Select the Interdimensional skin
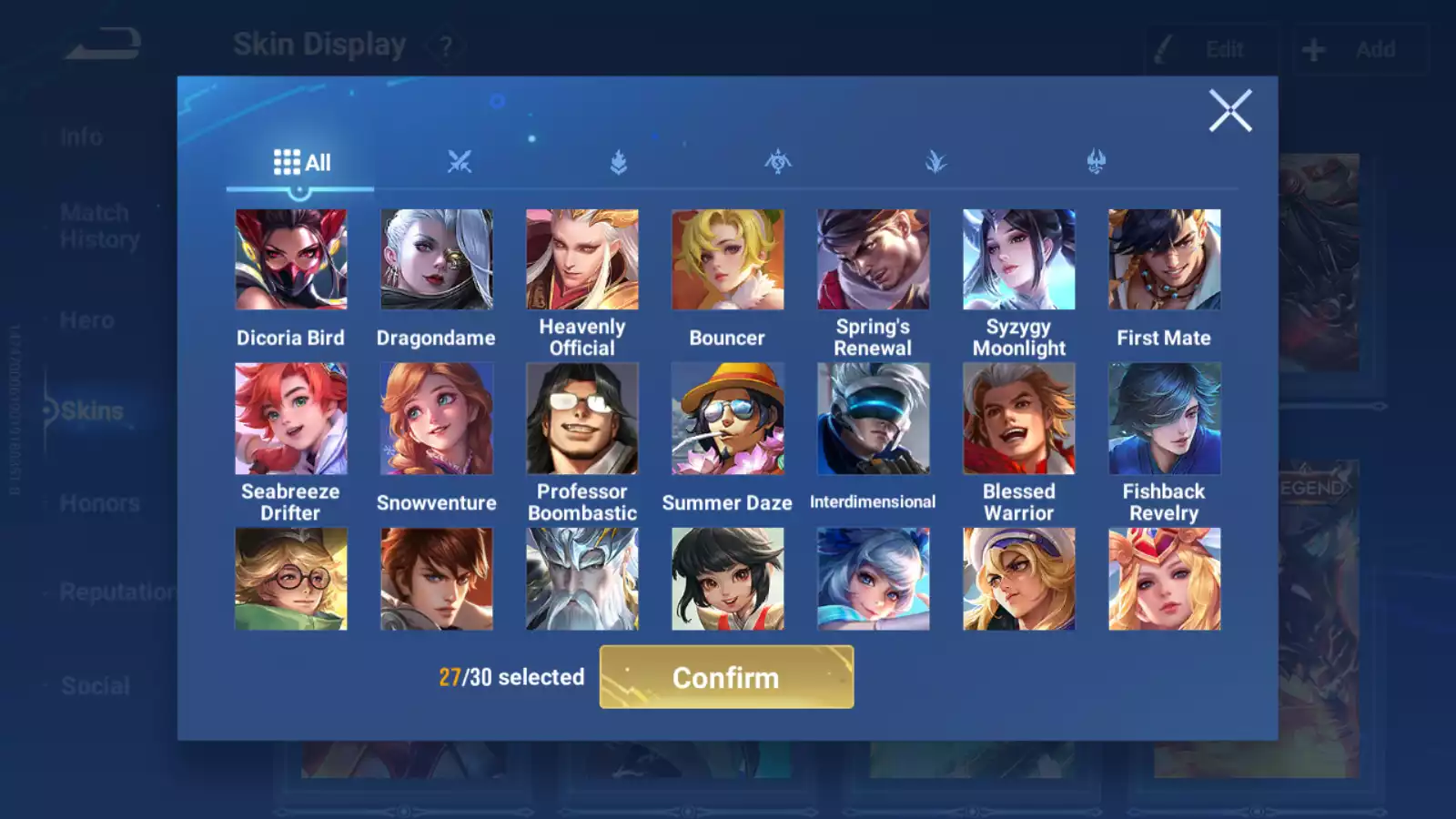1456x819 pixels. [x=873, y=419]
